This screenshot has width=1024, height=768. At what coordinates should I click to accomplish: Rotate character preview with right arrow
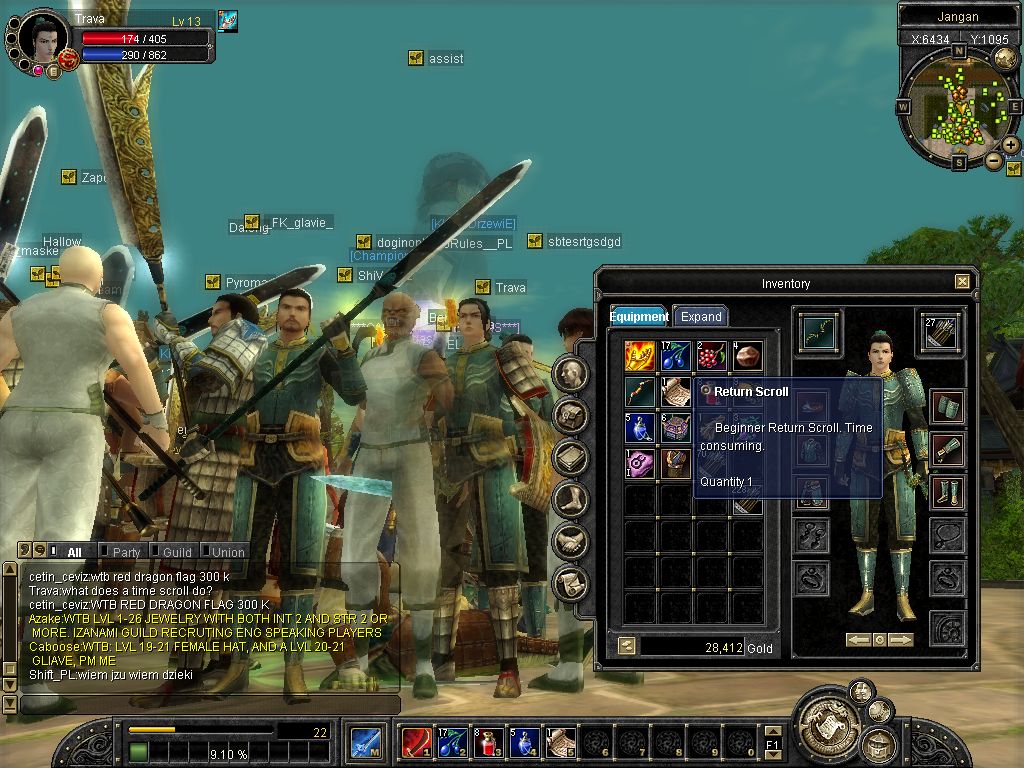coord(901,639)
